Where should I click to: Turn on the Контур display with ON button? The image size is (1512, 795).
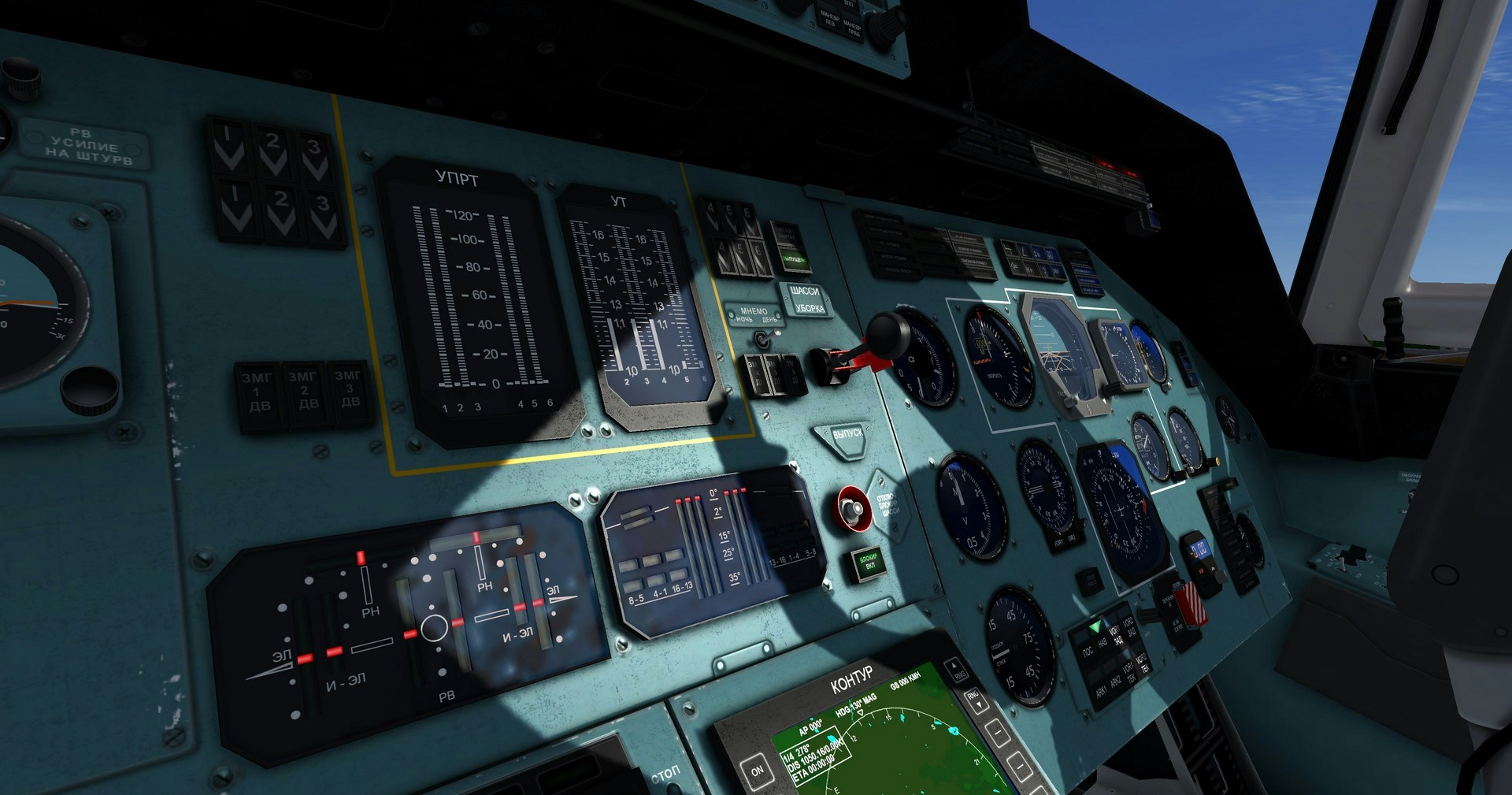(757, 770)
